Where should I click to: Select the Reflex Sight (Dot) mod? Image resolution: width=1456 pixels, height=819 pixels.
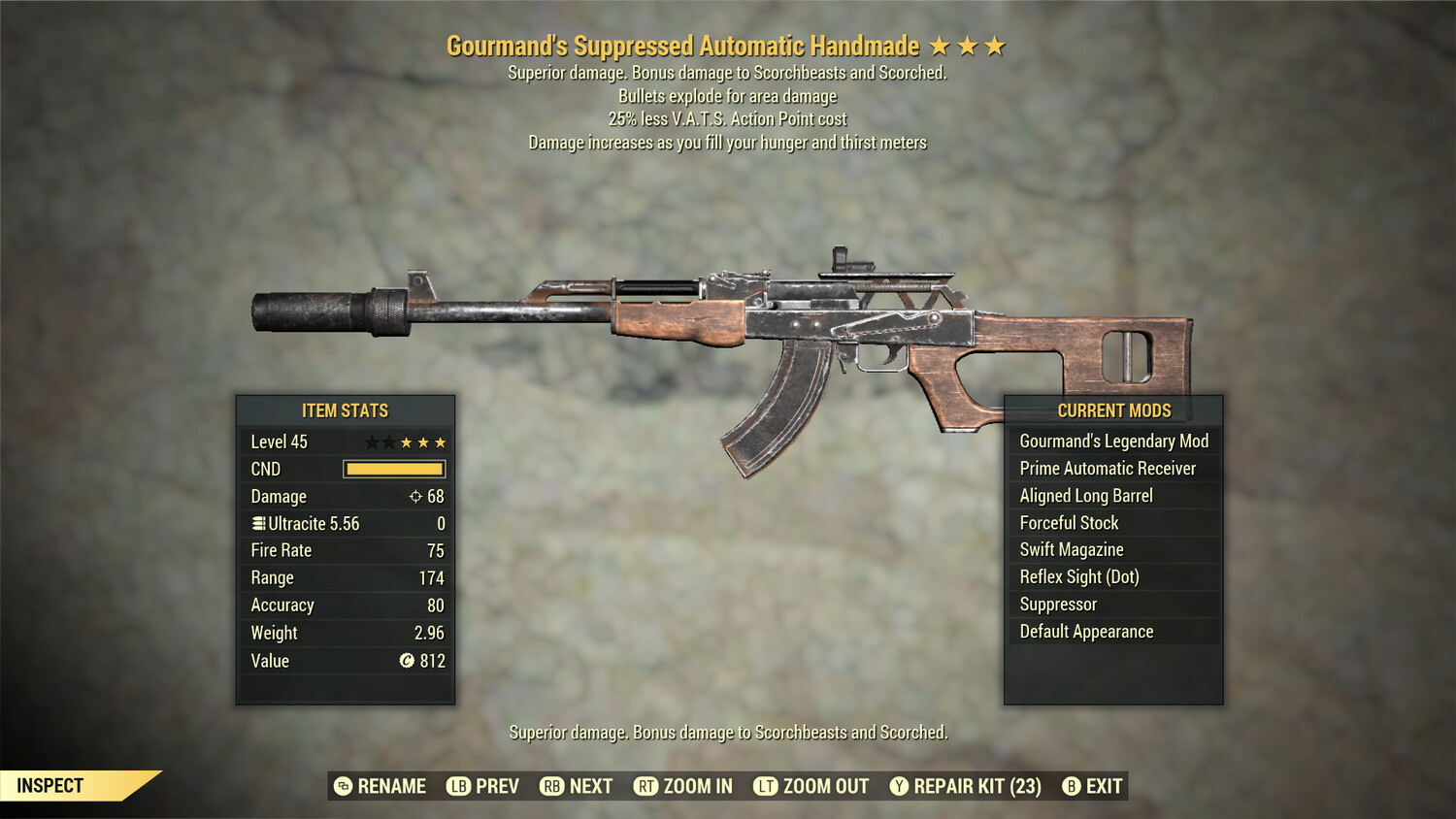click(1079, 577)
